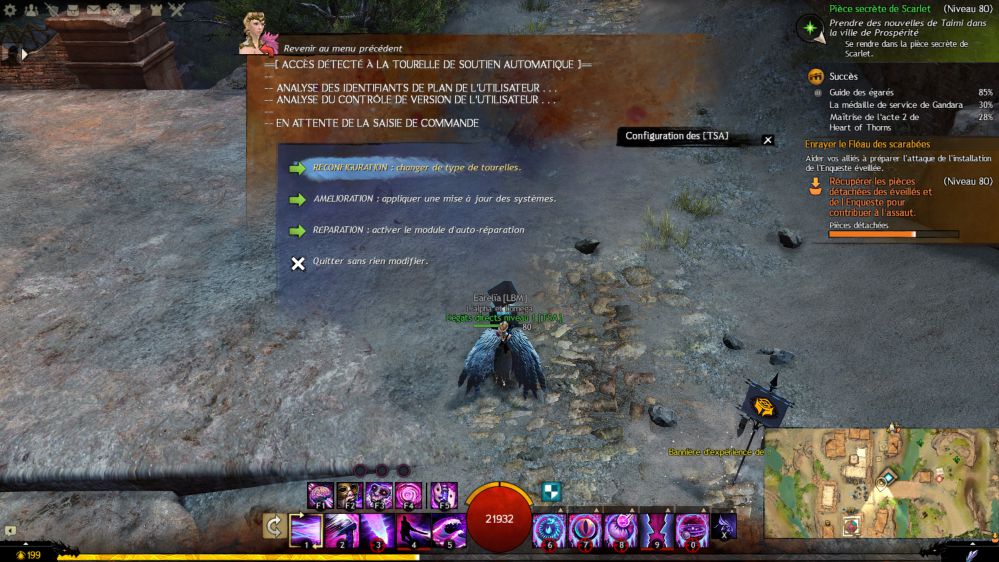This screenshot has height=562, width=999.
Task: Open the crossed swords PvP icon
Action: [x=177, y=9]
